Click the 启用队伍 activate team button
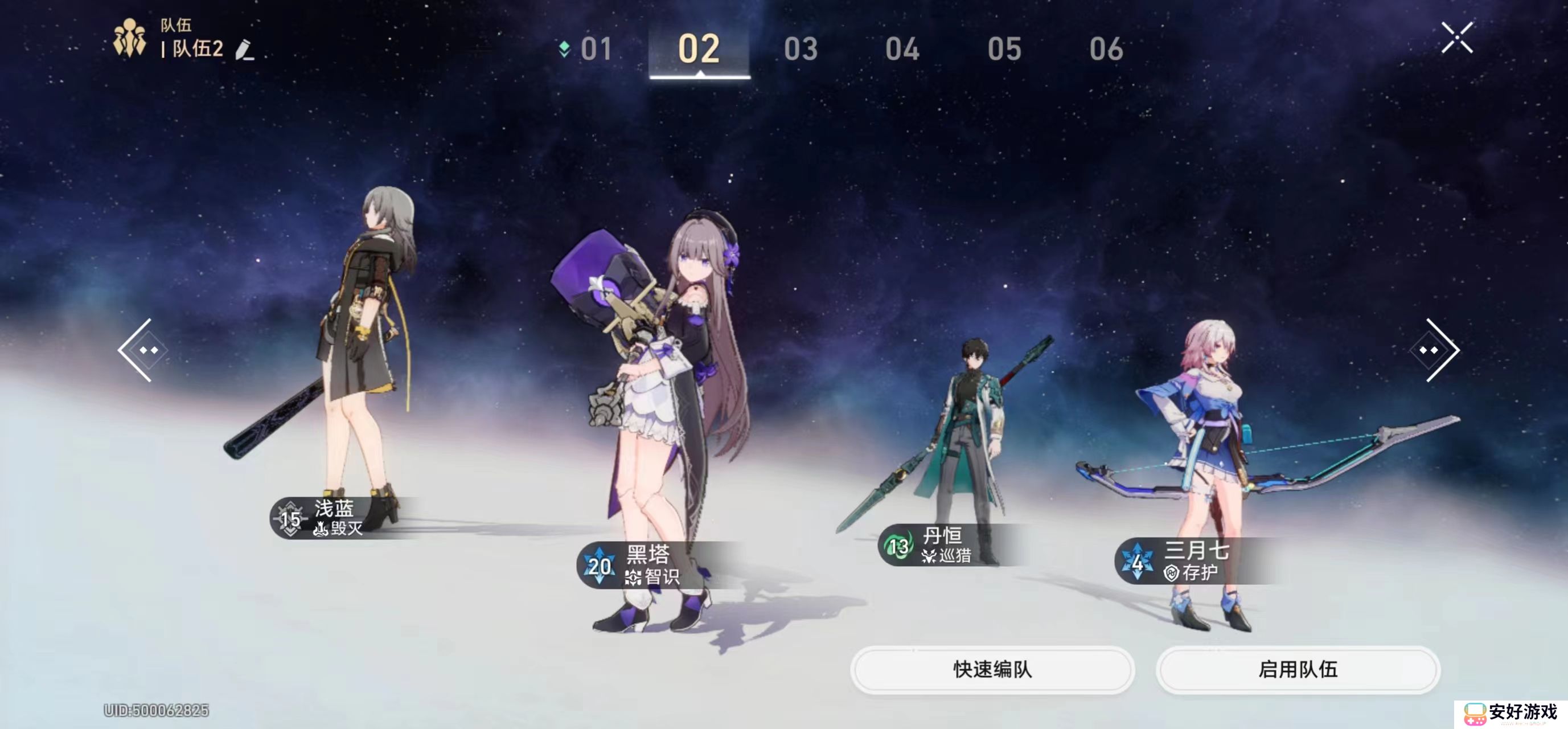This screenshot has height=729, width=1568. point(1299,669)
